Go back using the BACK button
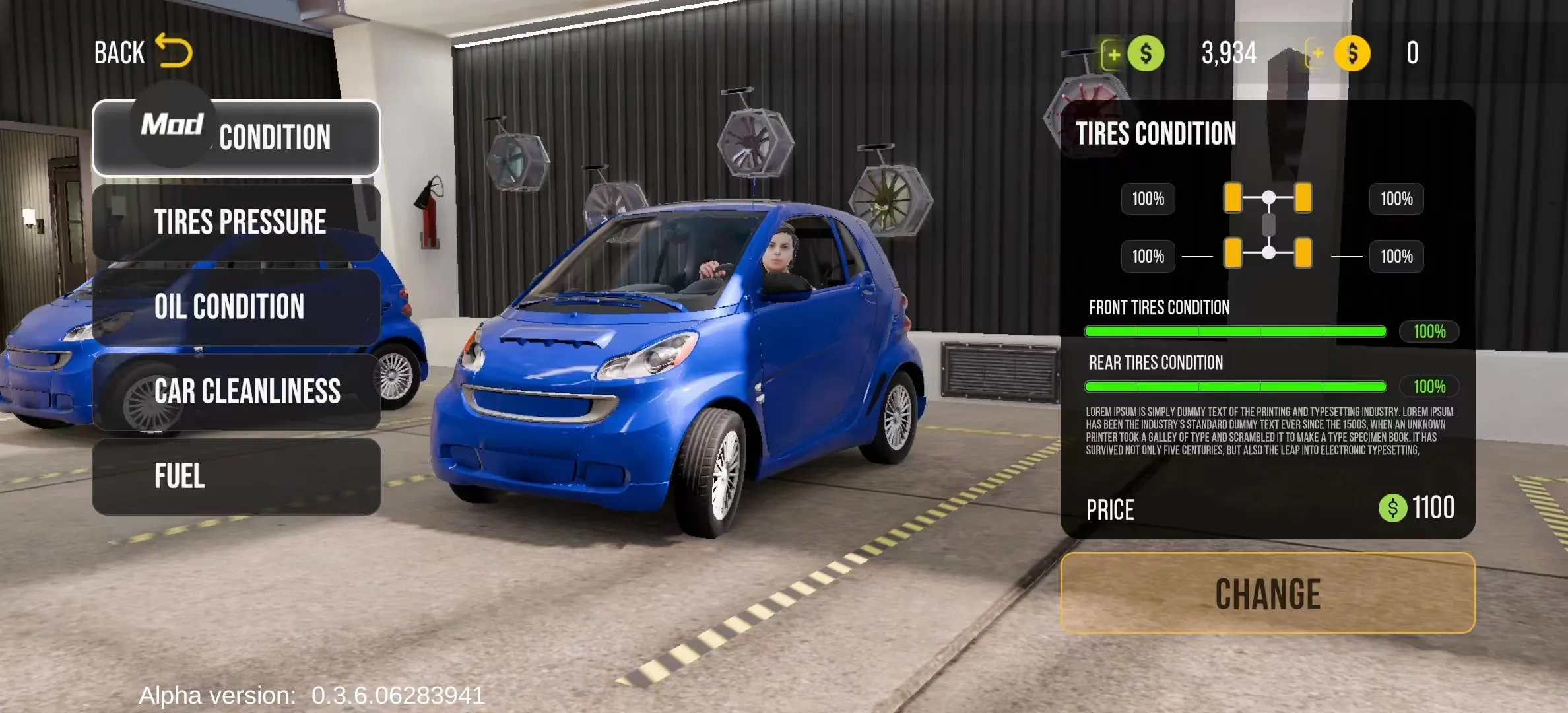The image size is (1568, 713). click(143, 52)
